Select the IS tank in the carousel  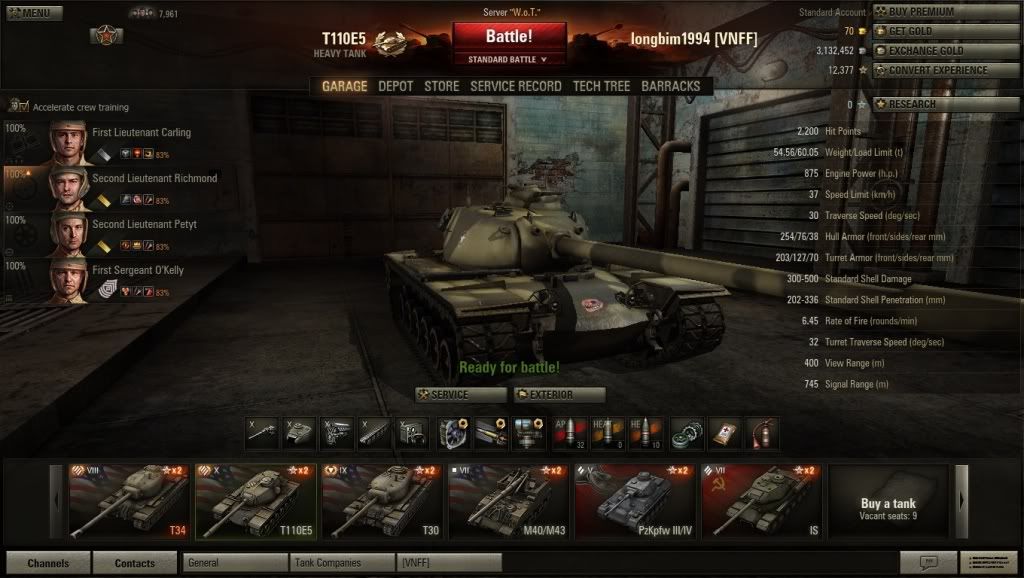(x=760, y=500)
